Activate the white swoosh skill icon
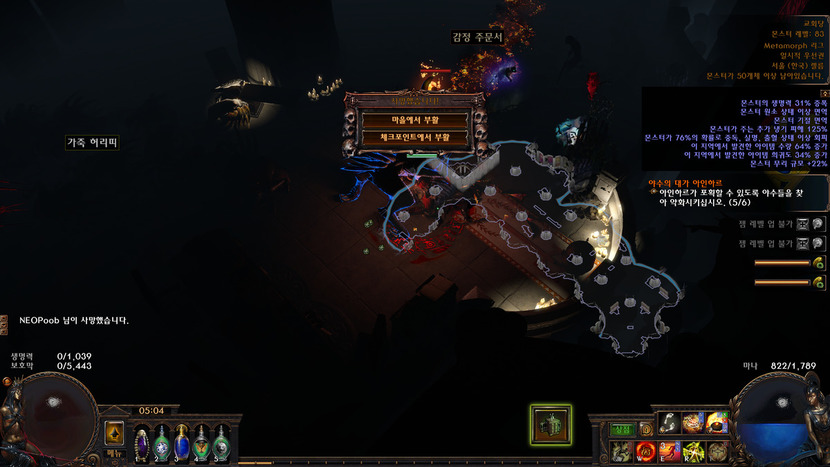Screen dimensions: 830x467 click(x=668, y=424)
